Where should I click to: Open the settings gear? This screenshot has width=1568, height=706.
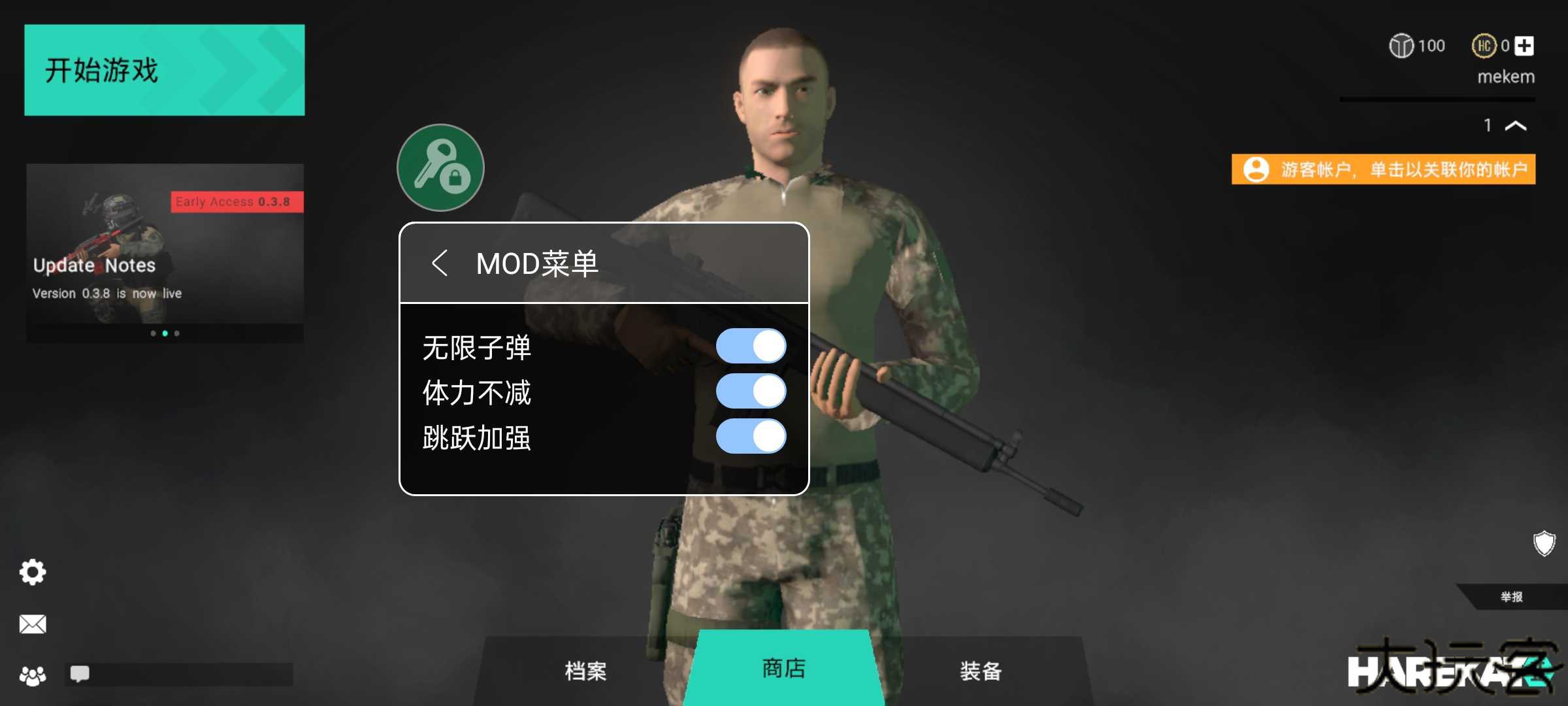(x=32, y=571)
